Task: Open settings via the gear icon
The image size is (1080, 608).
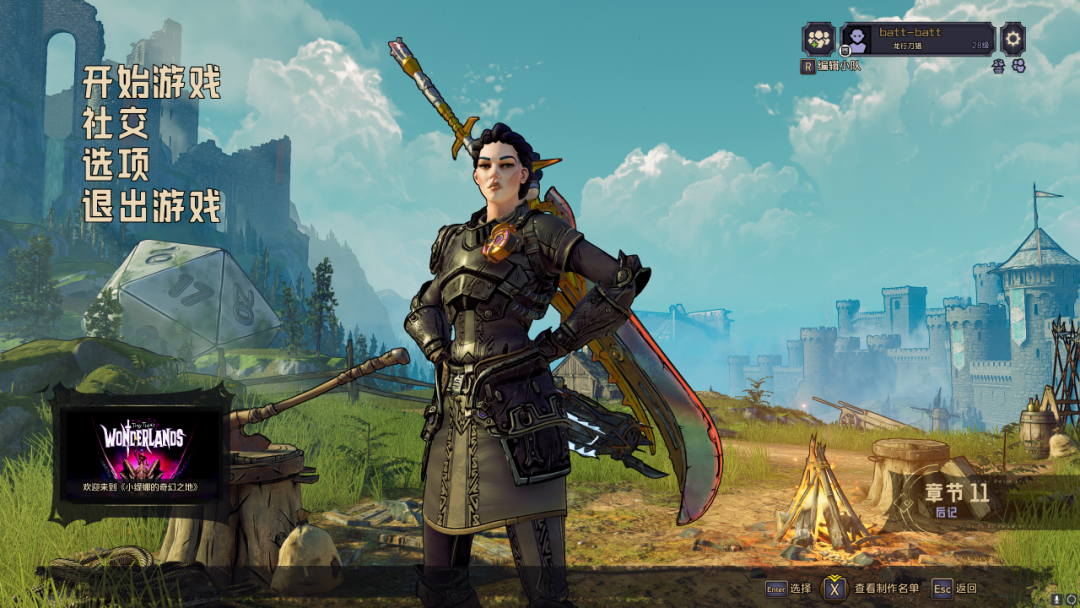Action: coord(1013,39)
